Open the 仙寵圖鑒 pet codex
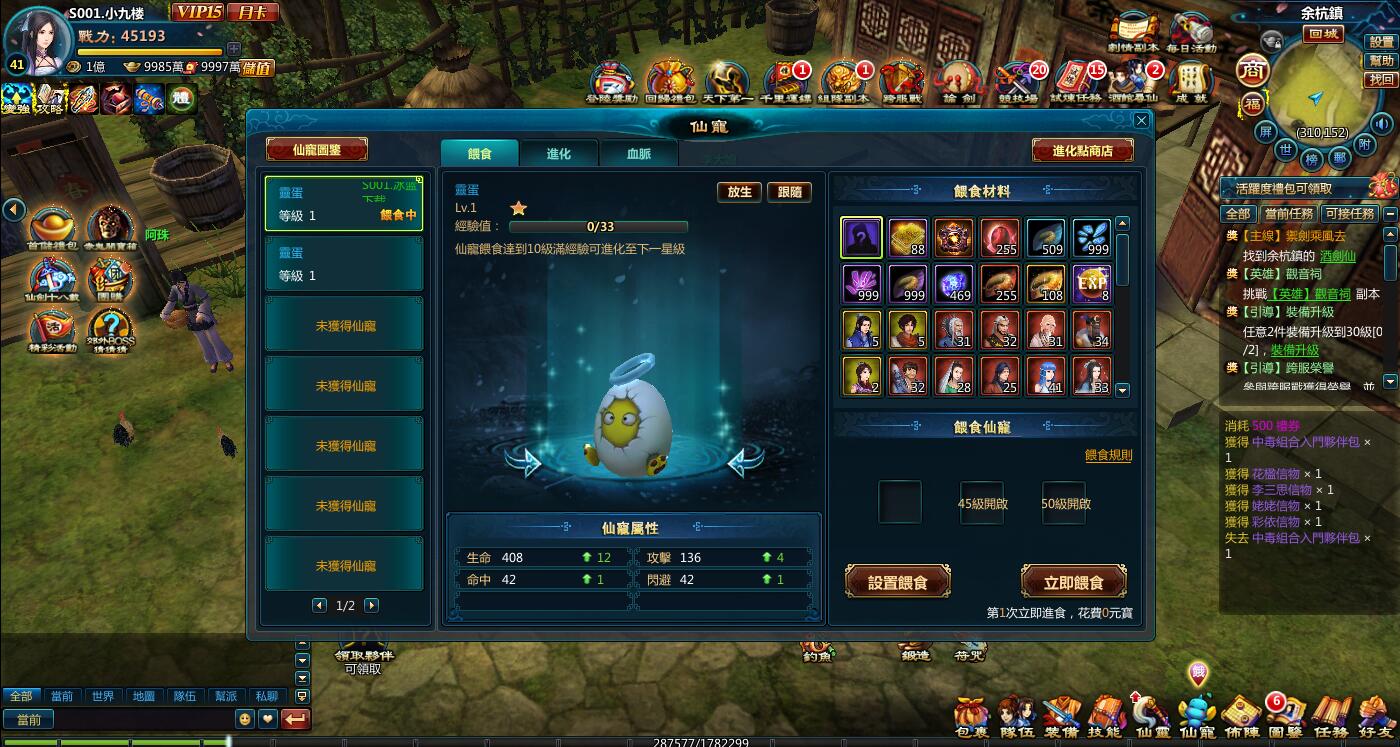Image resolution: width=1400 pixels, height=747 pixels. (x=317, y=150)
